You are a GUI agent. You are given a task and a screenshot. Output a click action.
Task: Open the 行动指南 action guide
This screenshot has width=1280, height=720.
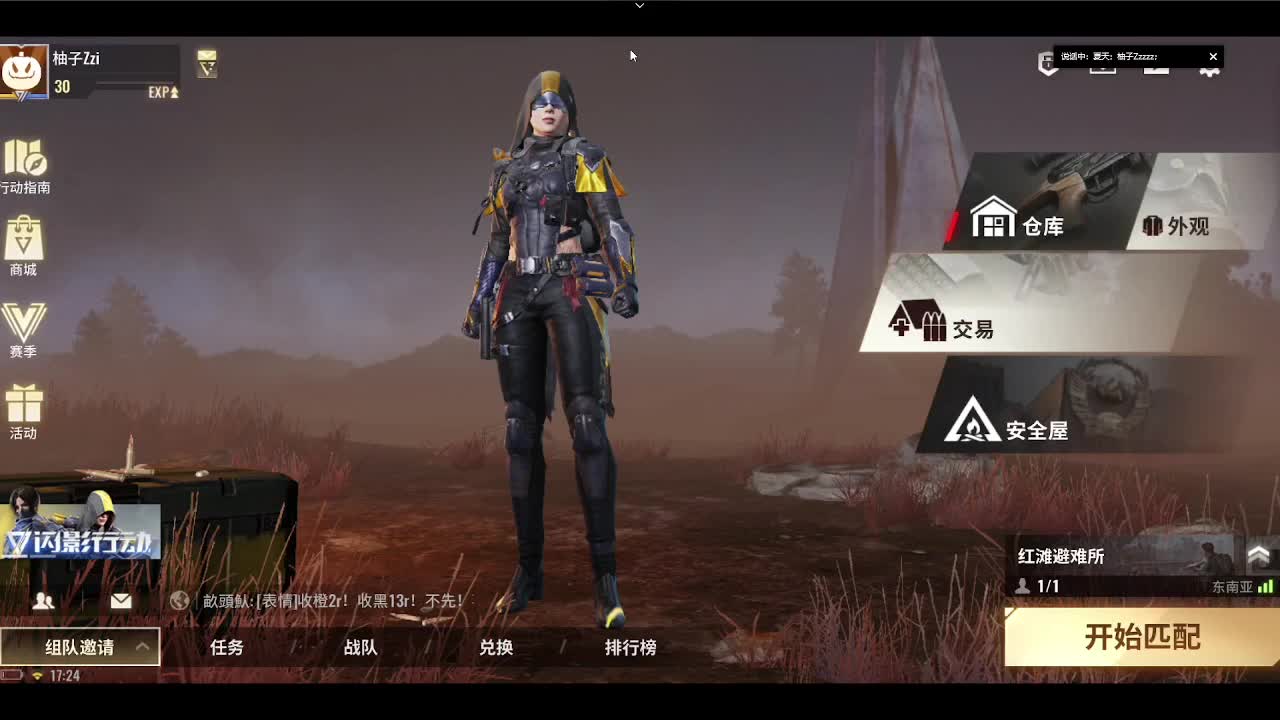[24, 165]
